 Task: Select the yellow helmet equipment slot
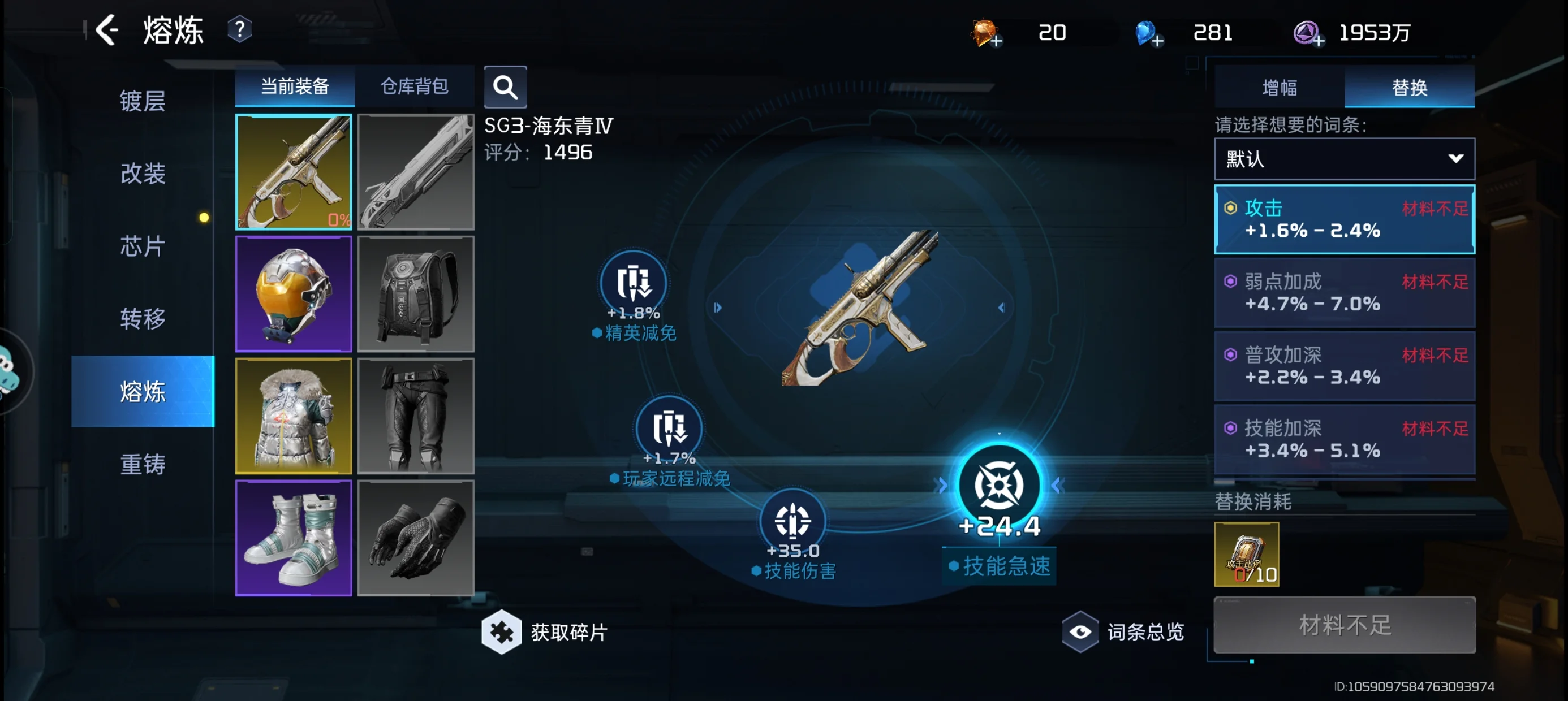pyautogui.click(x=294, y=294)
